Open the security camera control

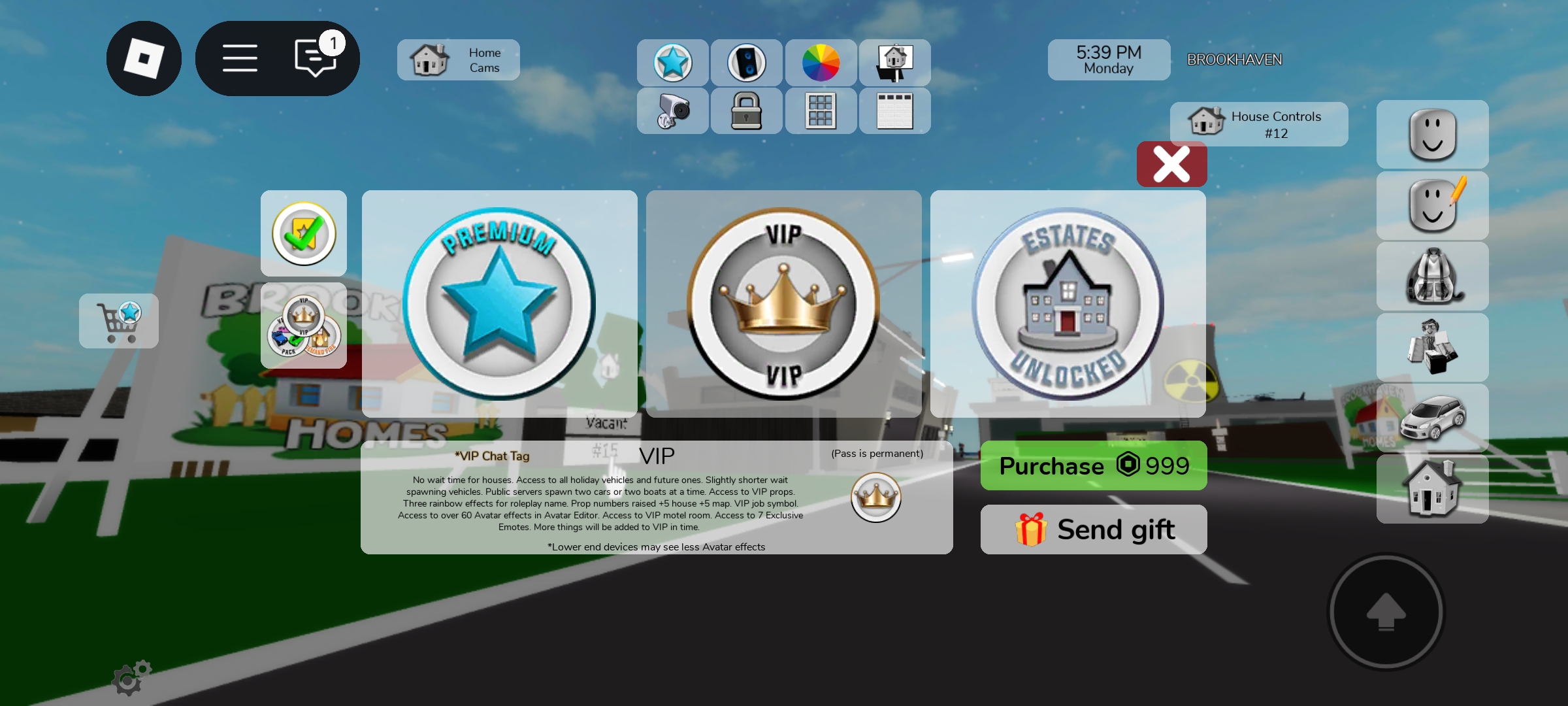click(x=672, y=110)
